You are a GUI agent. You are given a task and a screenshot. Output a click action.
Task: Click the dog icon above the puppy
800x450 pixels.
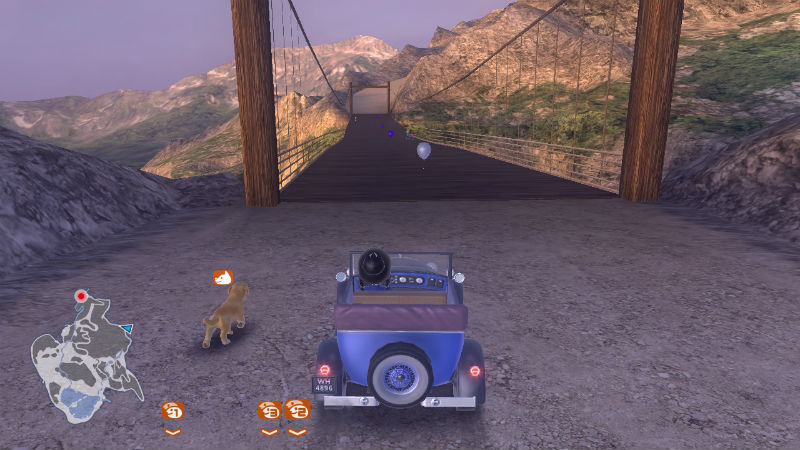coord(223,277)
